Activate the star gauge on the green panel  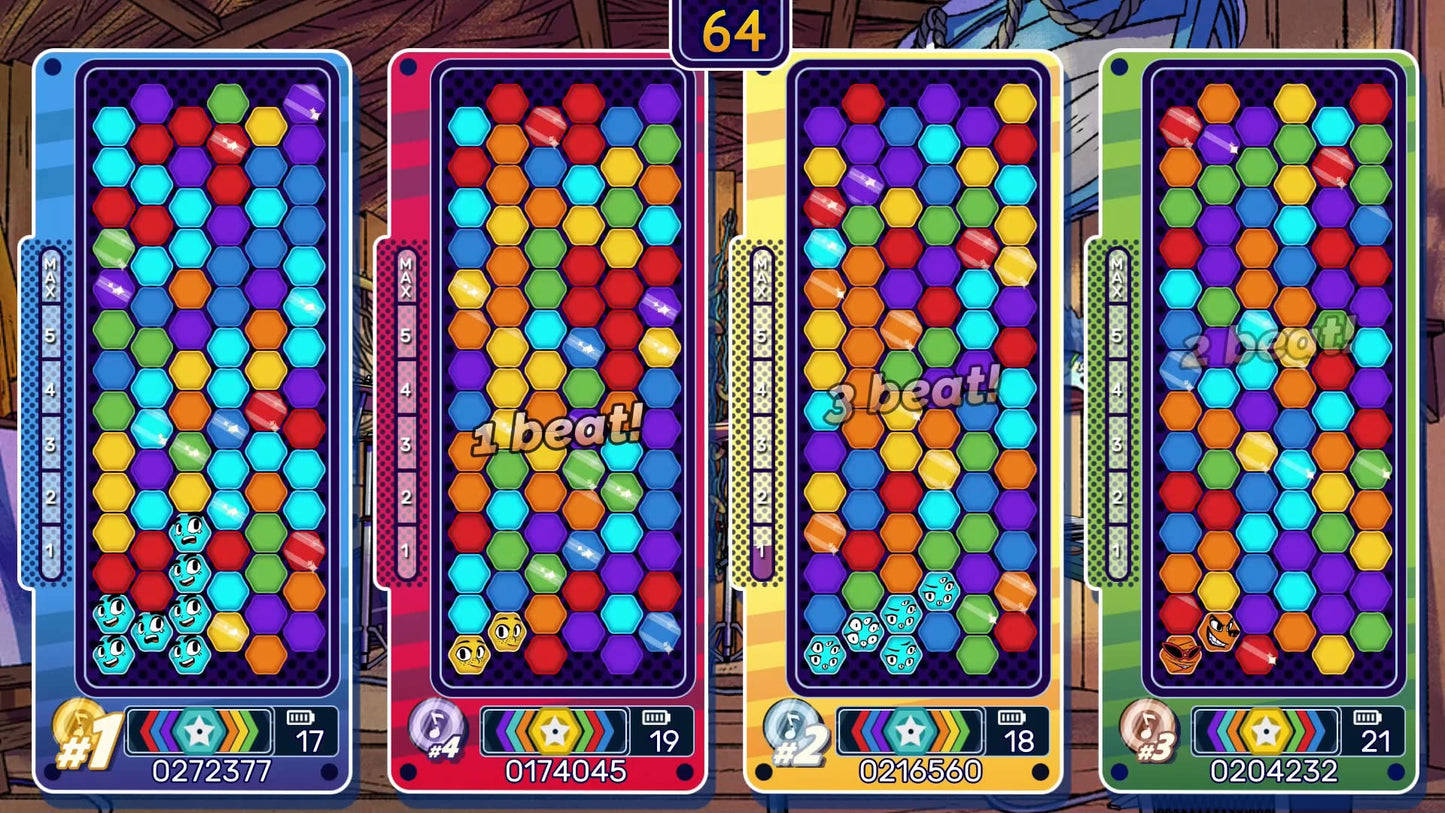point(1265,732)
